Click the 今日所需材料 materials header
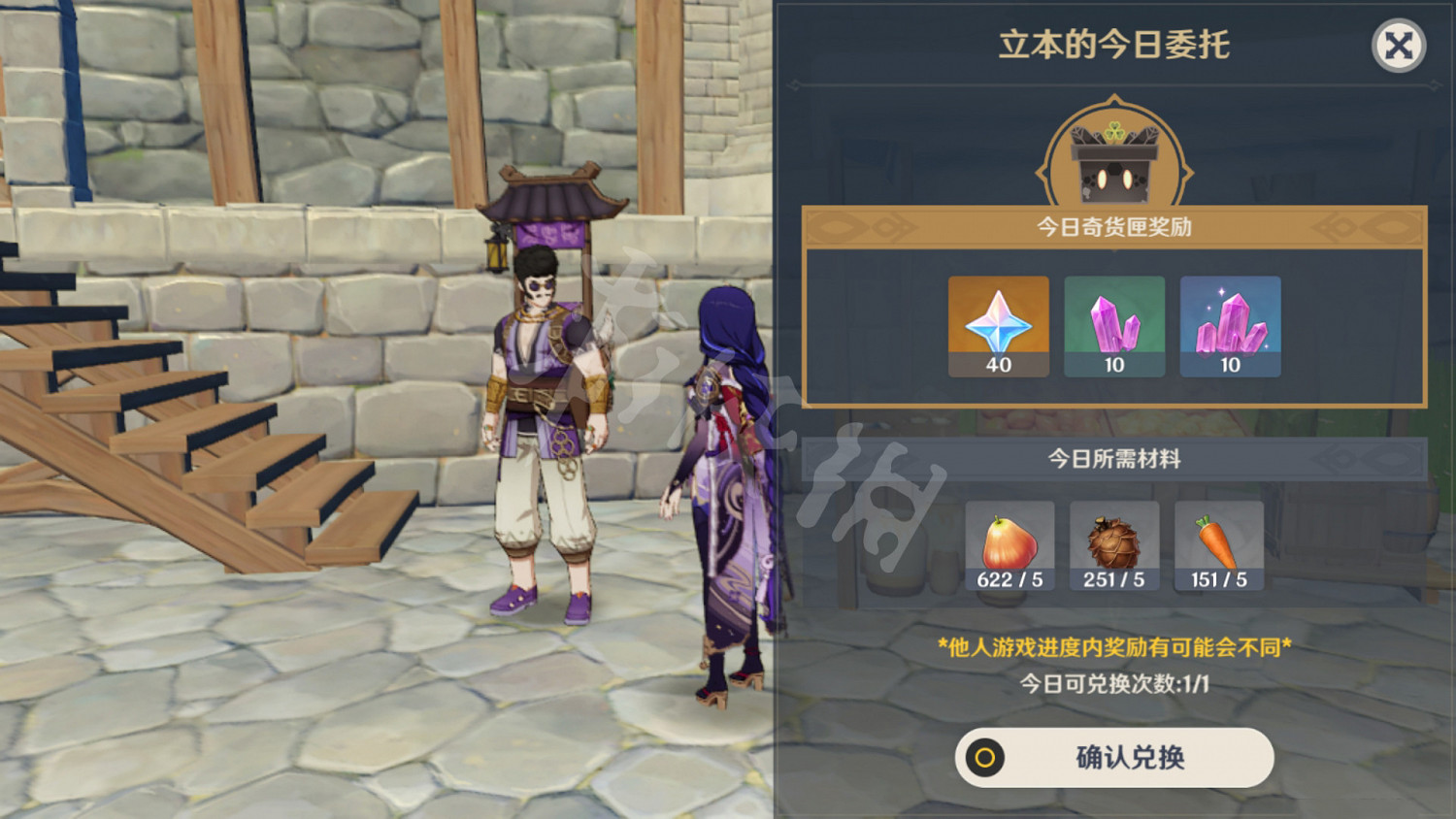Image resolution: width=1456 pixels, height=819 pixels. point(1112,458)
